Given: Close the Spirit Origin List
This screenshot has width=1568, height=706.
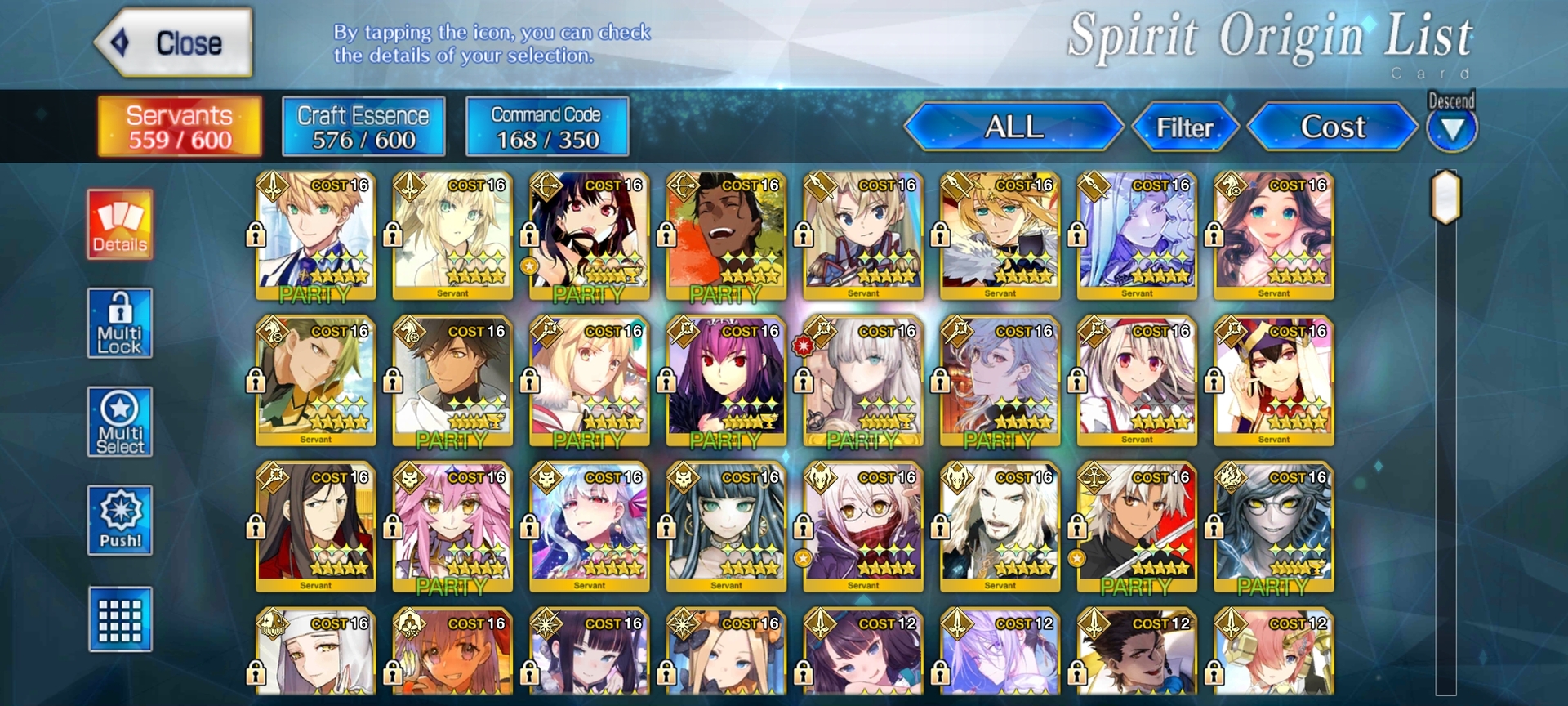Looking at the screenshot, I should point(174,42).
